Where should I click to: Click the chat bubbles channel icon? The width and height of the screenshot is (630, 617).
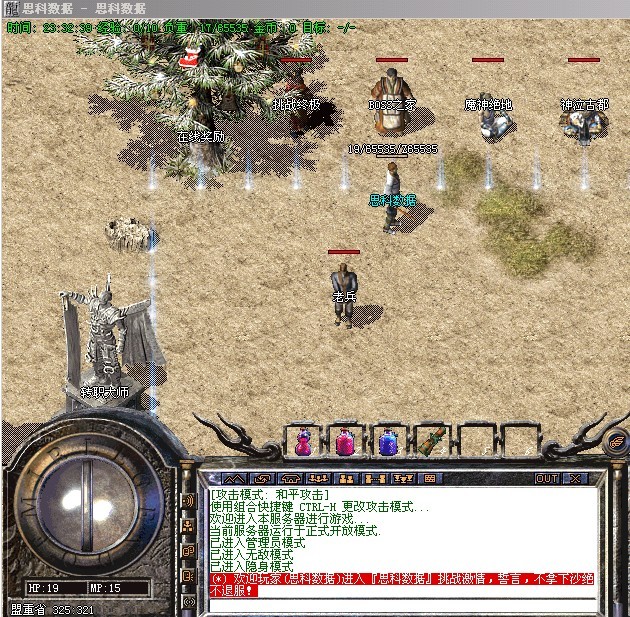[189, 550]
